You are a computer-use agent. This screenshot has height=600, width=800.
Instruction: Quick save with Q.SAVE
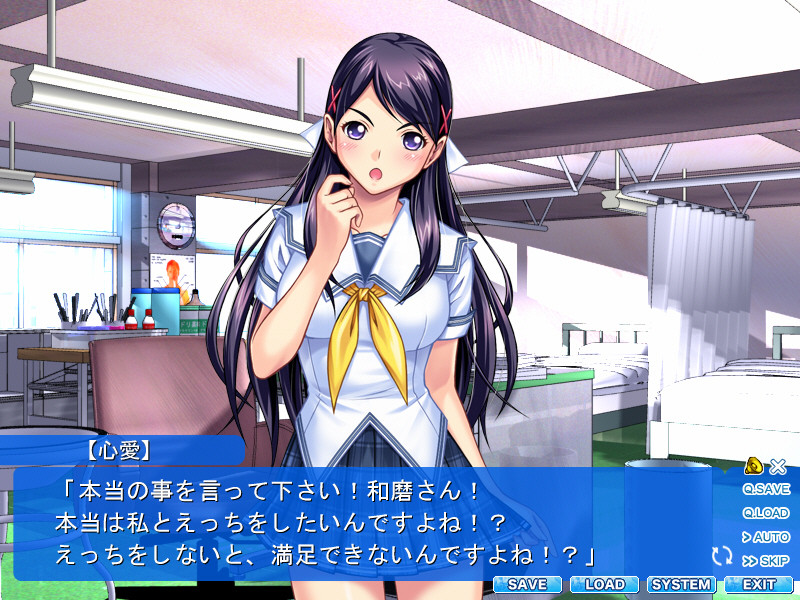click(x=766, y=490)
